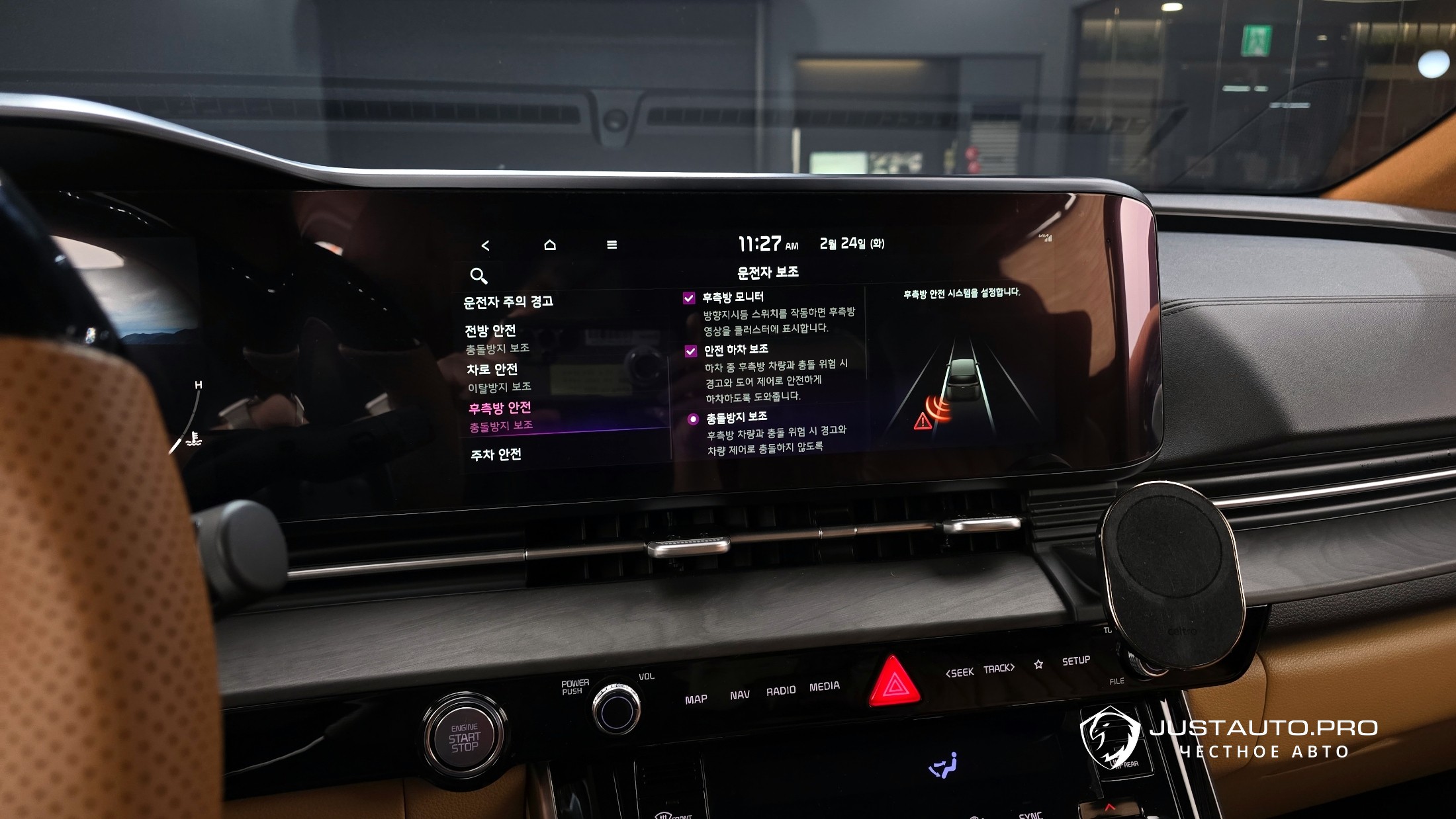Uncheck the 안전 하차 보조 checkbox

pos(691,351)
